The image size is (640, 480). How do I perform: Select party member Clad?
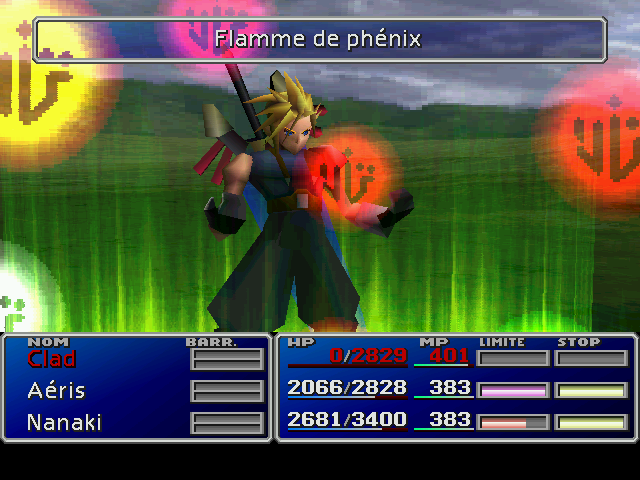pyautogui.click(x=52, y=359)
